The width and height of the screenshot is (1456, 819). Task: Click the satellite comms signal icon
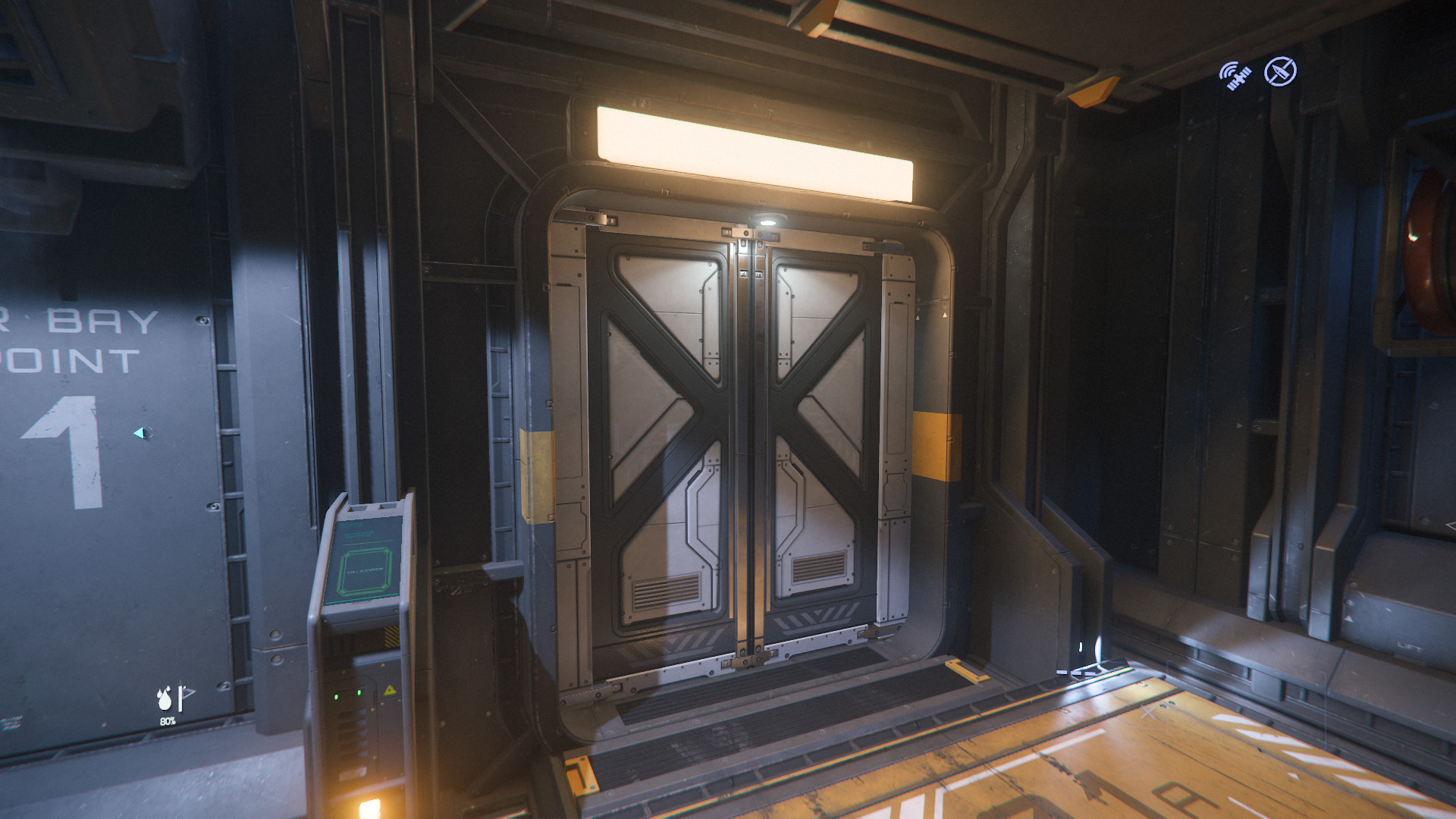[x=1235, y=76]
